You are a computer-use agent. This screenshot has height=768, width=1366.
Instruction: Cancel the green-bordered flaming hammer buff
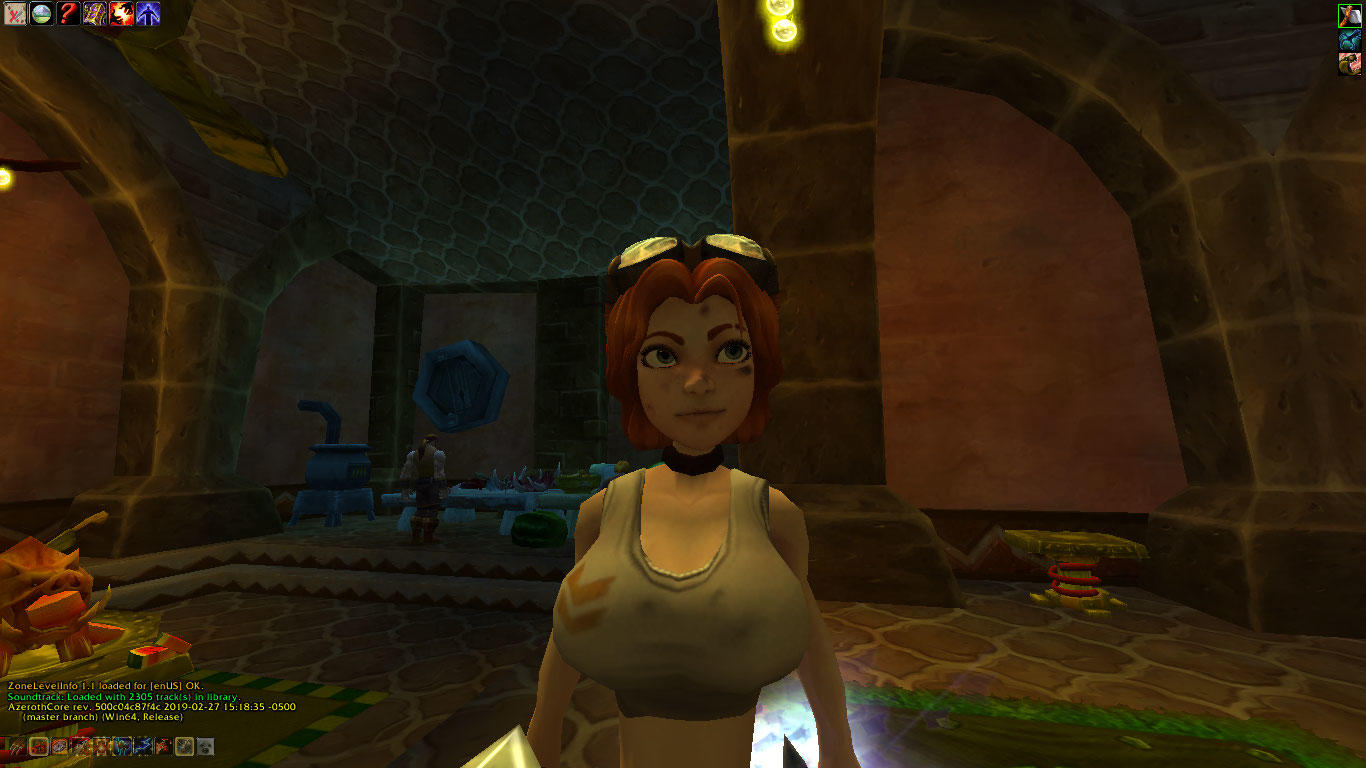pos(1350,16)
